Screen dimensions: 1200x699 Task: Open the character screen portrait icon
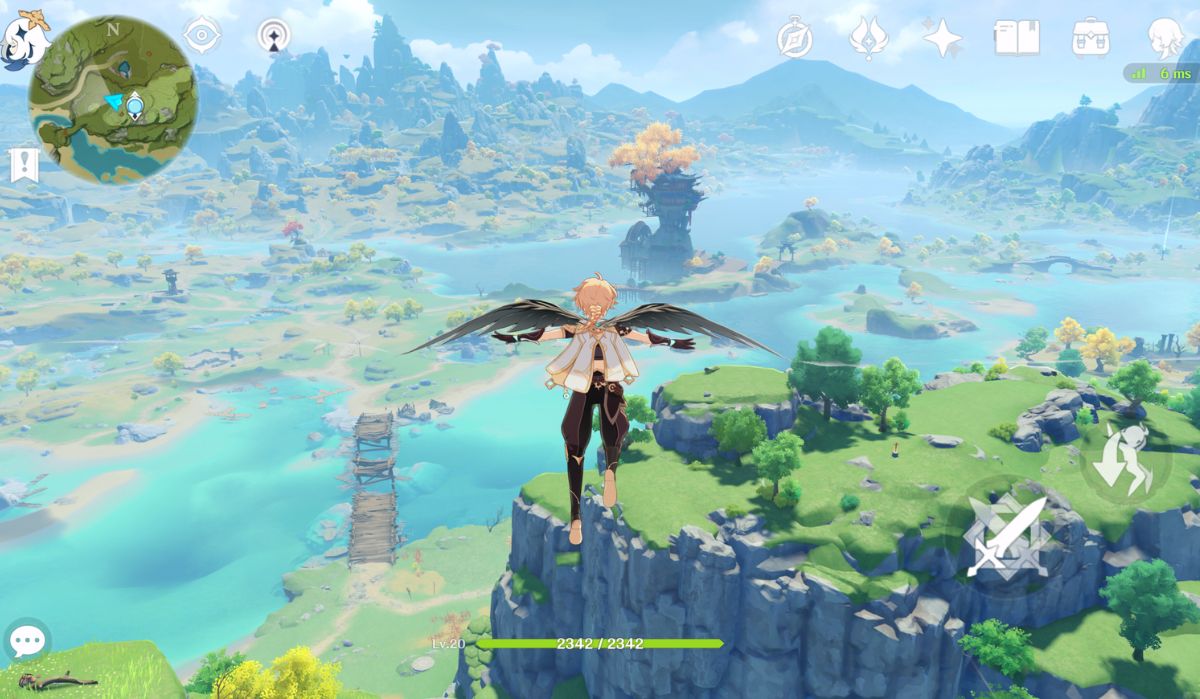pyautogui.click(x=1165, y=39)
